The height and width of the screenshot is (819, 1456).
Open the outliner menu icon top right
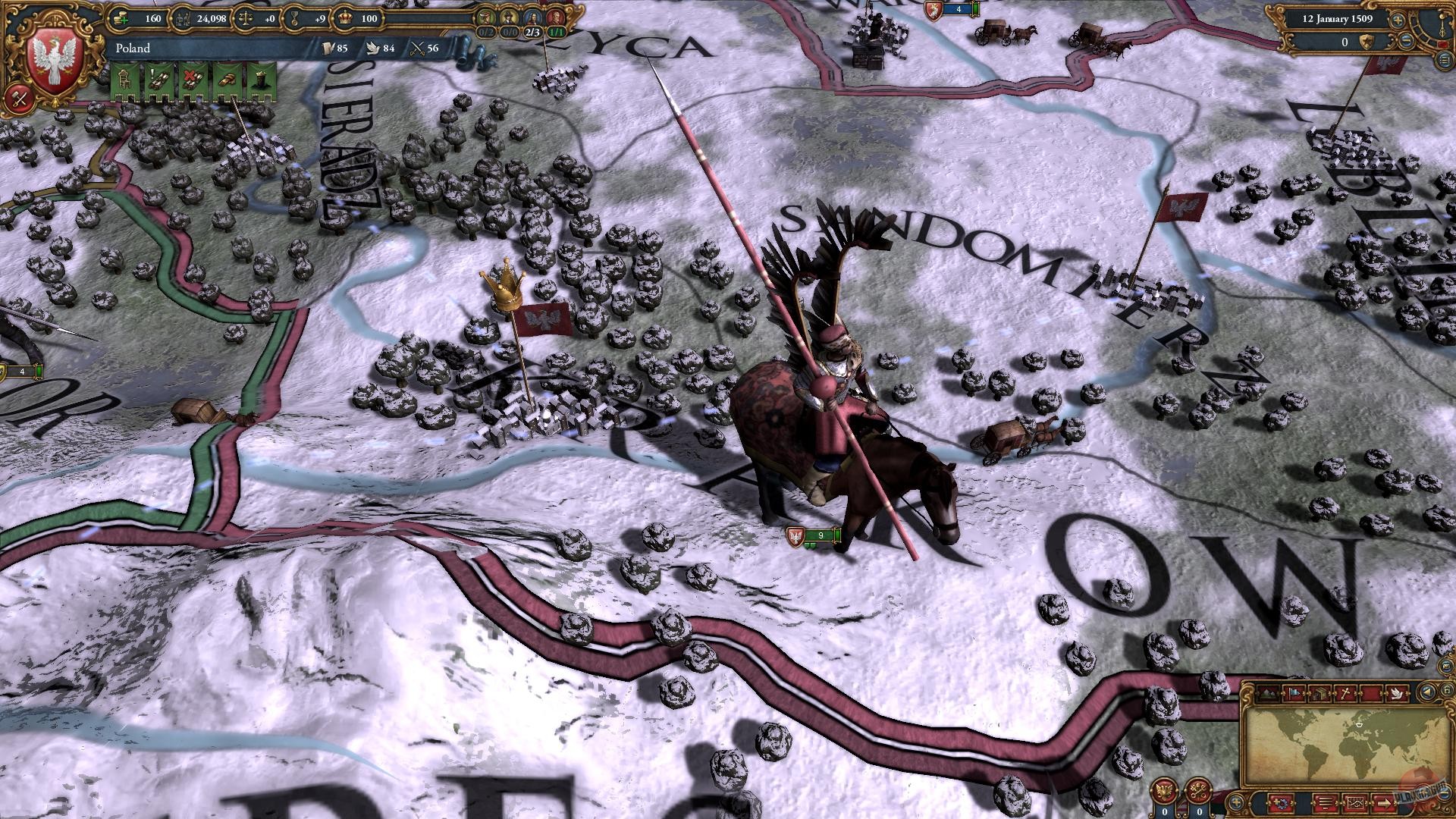coord(1445,61)
